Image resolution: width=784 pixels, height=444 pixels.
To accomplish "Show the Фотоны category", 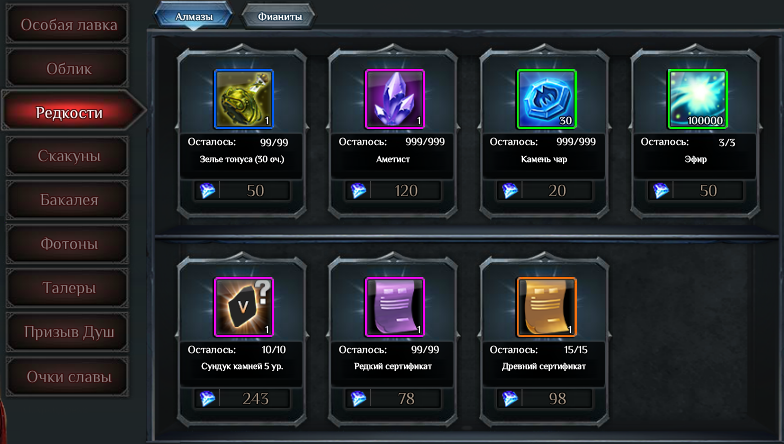I will point(69,244).
